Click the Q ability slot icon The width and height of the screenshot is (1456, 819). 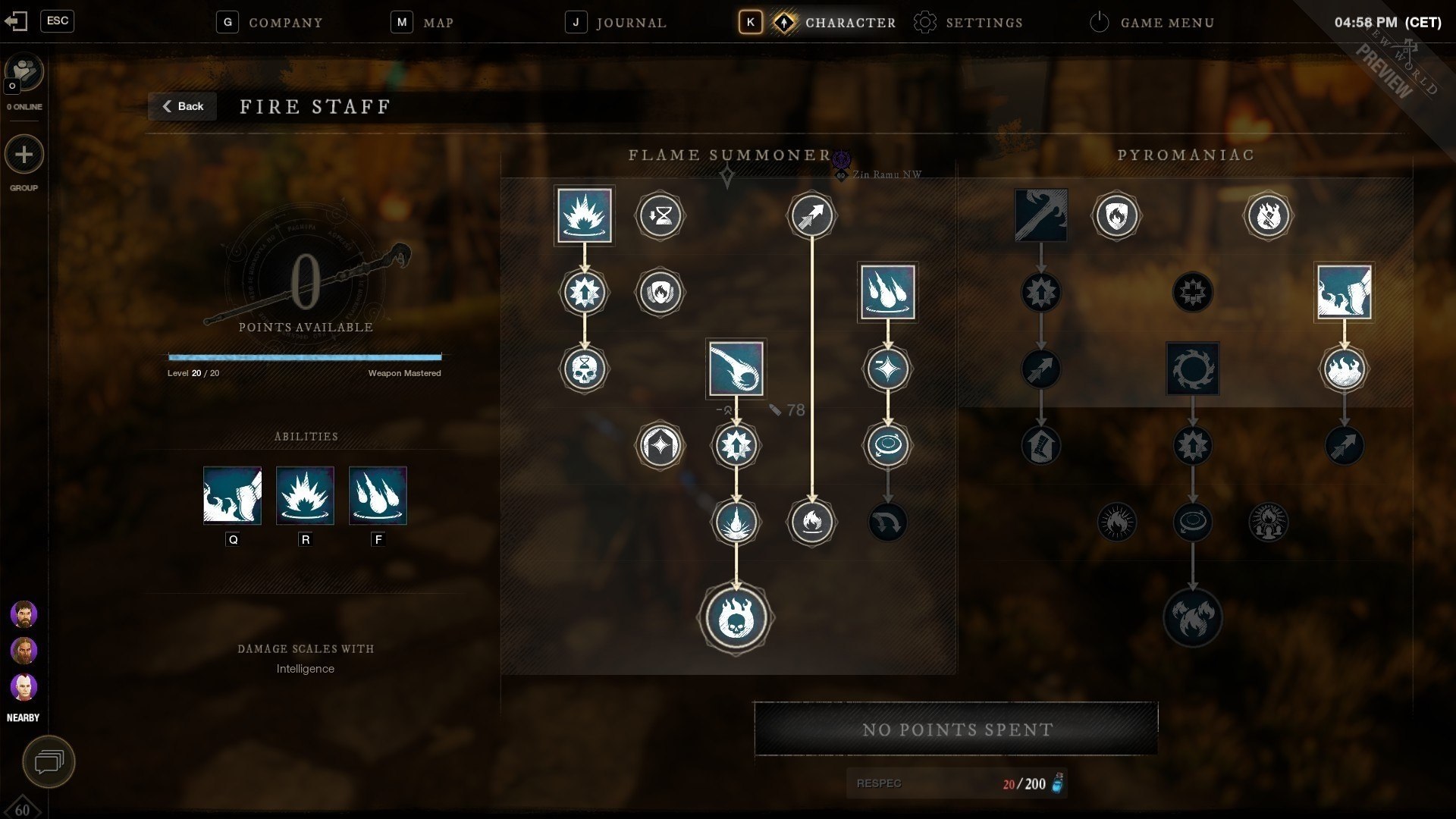coord(232,495)
